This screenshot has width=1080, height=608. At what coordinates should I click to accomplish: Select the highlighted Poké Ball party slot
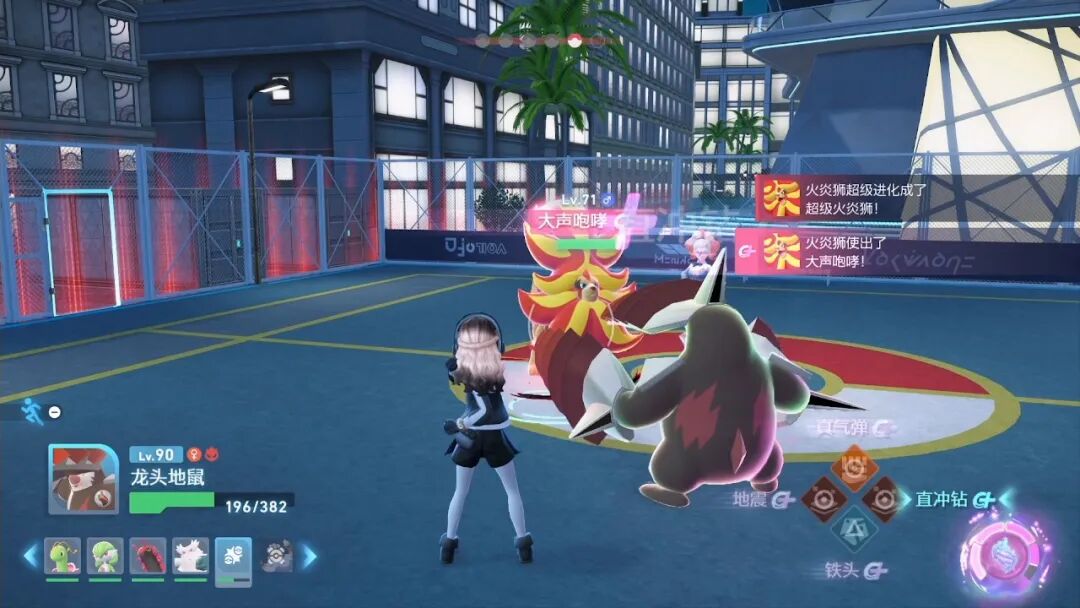pyautogui.click(x=233, y=558)
